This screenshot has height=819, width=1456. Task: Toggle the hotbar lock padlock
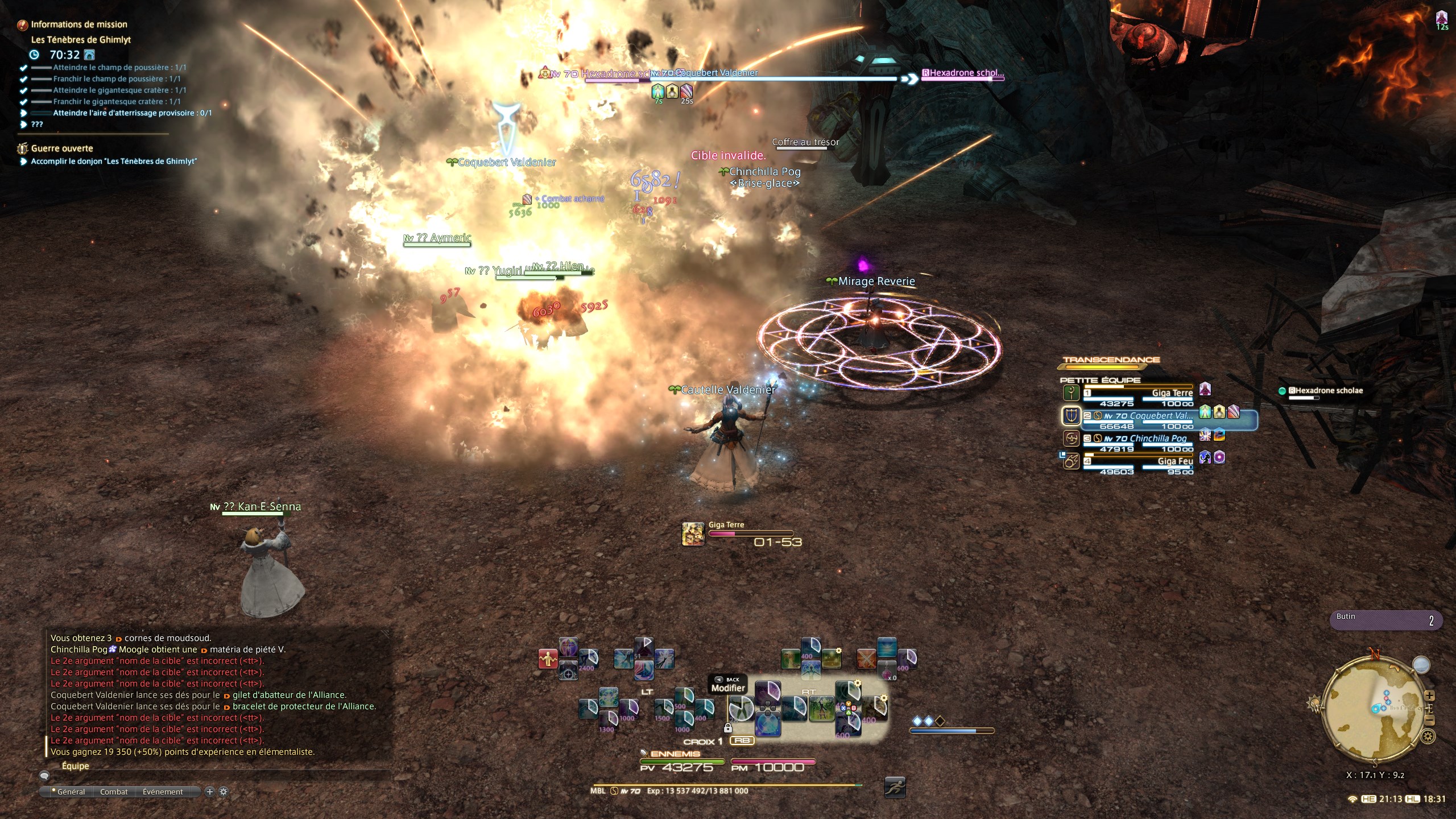[x=727, y=727]
